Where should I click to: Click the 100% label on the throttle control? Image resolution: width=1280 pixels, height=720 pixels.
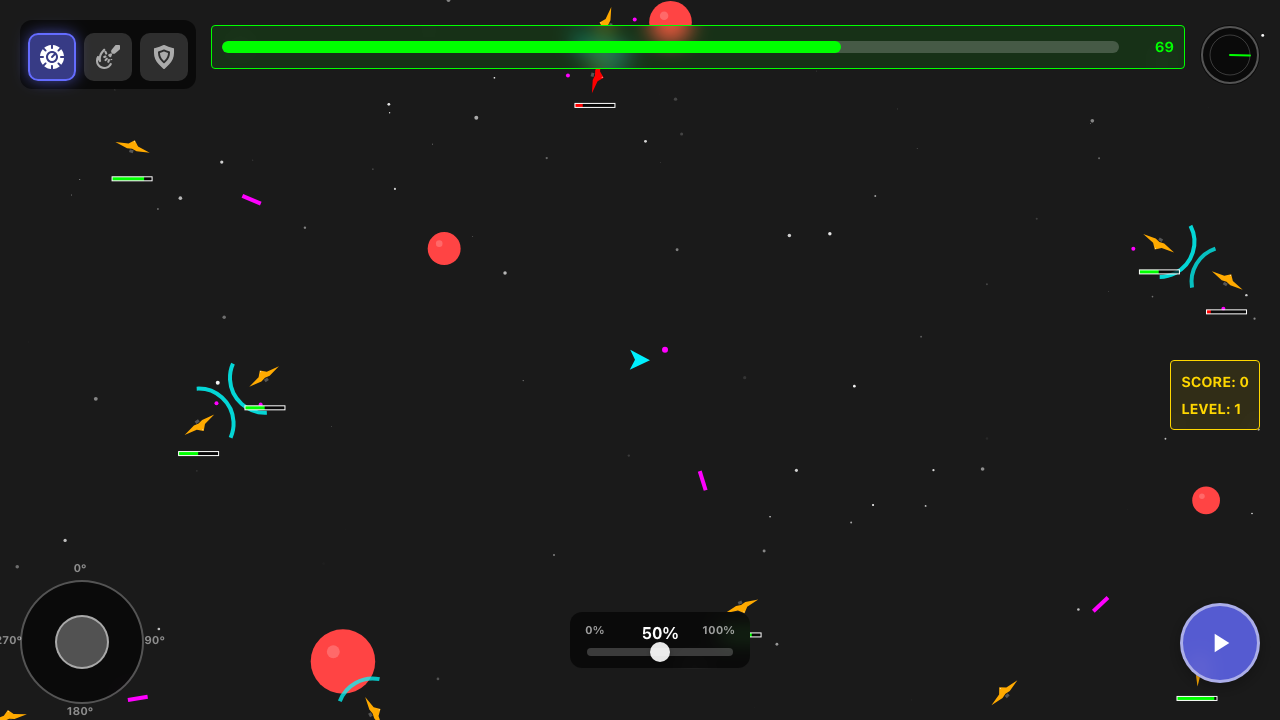[717, 630]
